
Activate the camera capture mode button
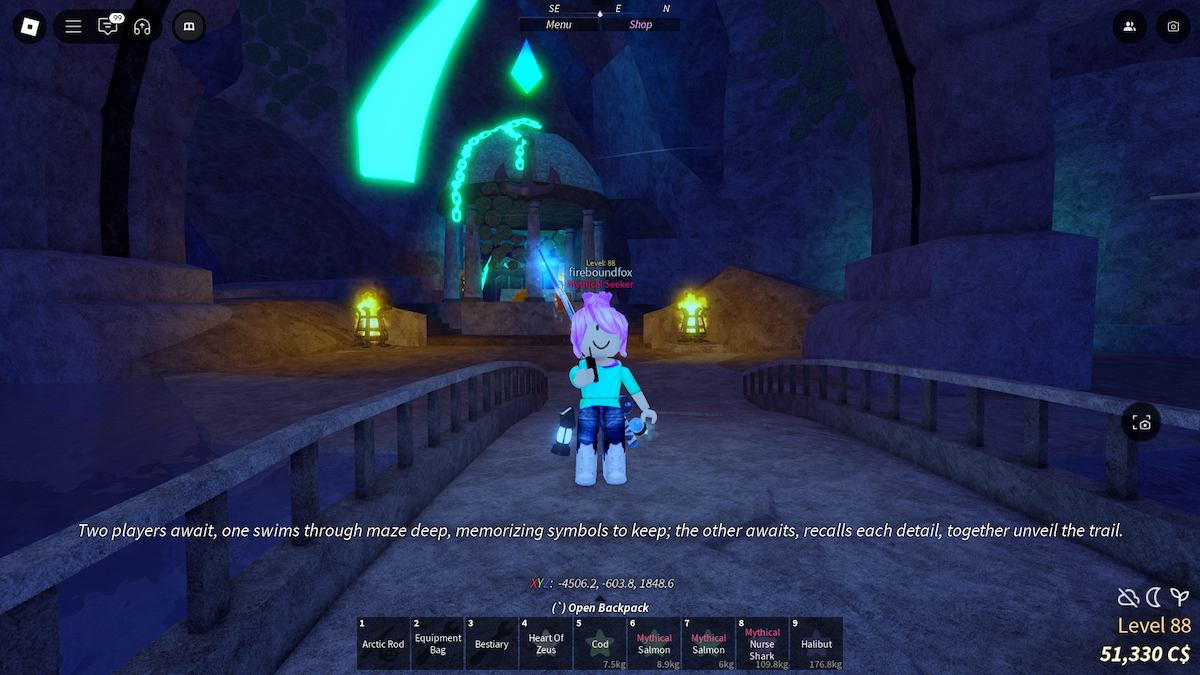click(1142, 423)
